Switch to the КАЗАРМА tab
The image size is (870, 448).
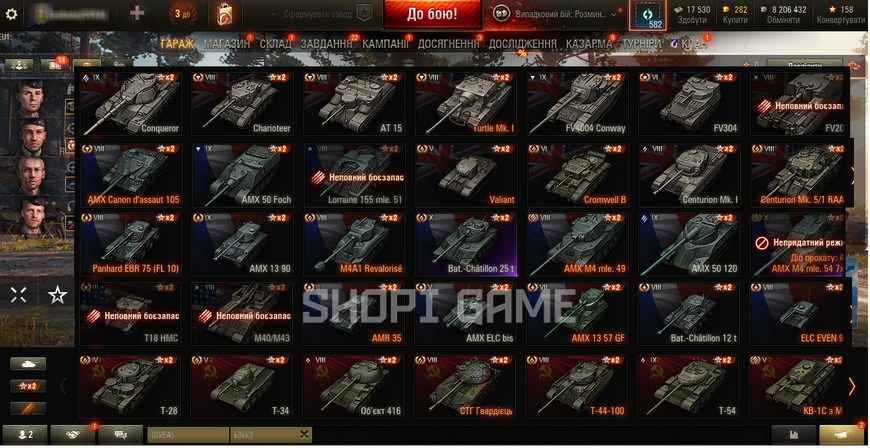click(589, 44)
